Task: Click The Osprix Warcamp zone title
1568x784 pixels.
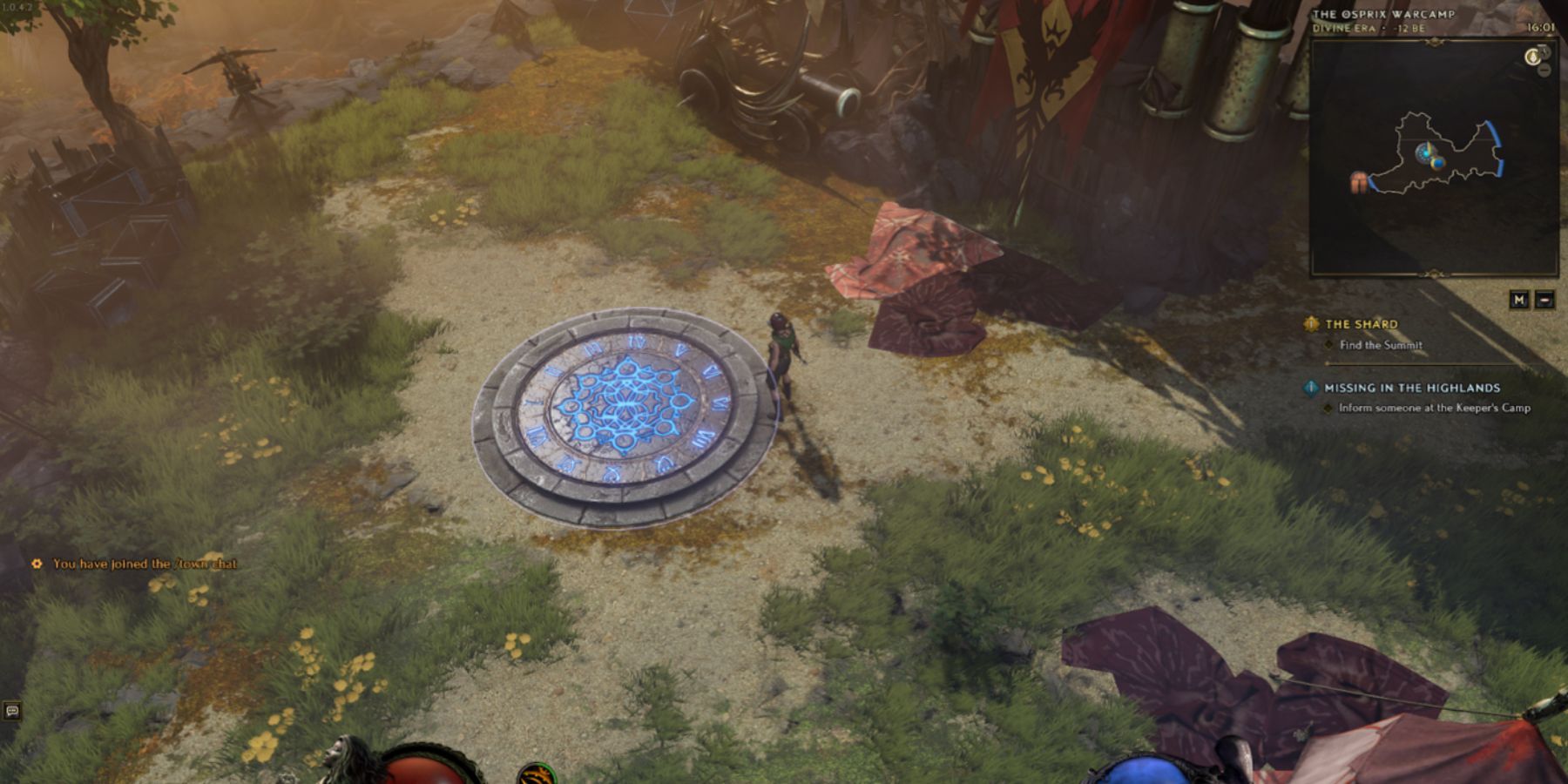Action: tap(1384, 15)
